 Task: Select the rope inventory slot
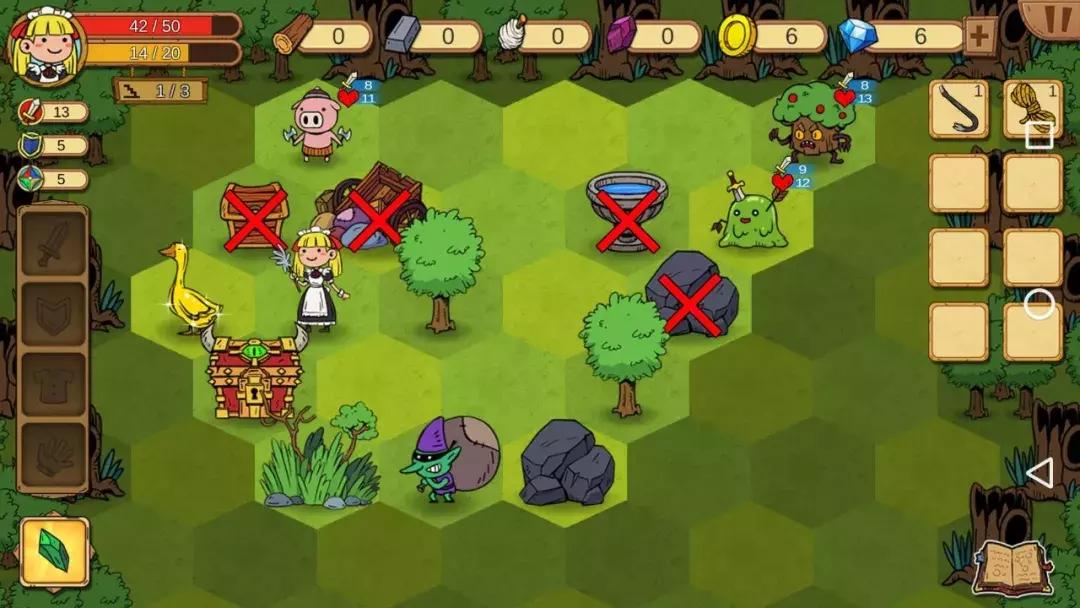click(x=1029, y=108)
